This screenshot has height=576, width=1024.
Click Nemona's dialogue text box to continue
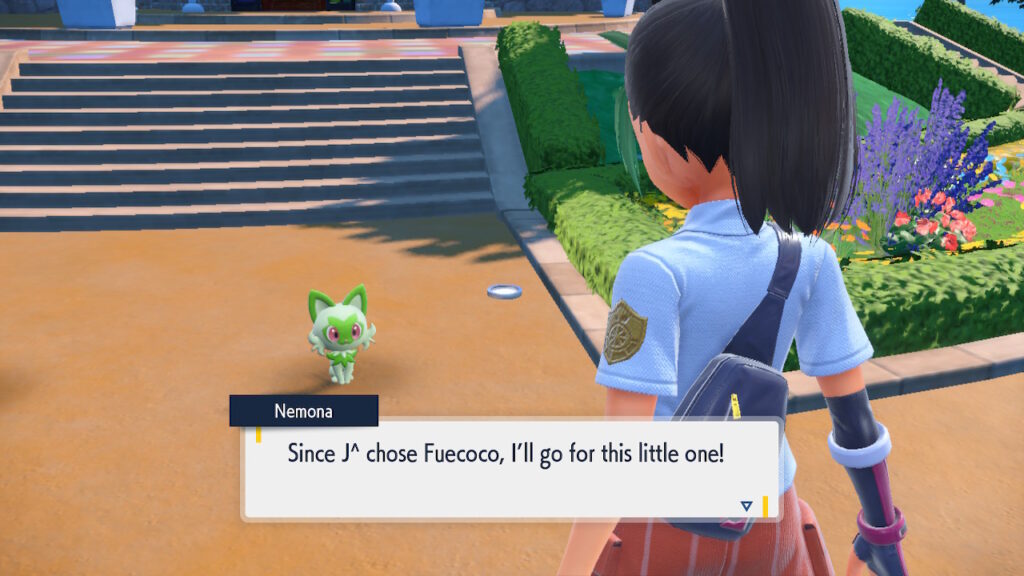click(510, 468)
